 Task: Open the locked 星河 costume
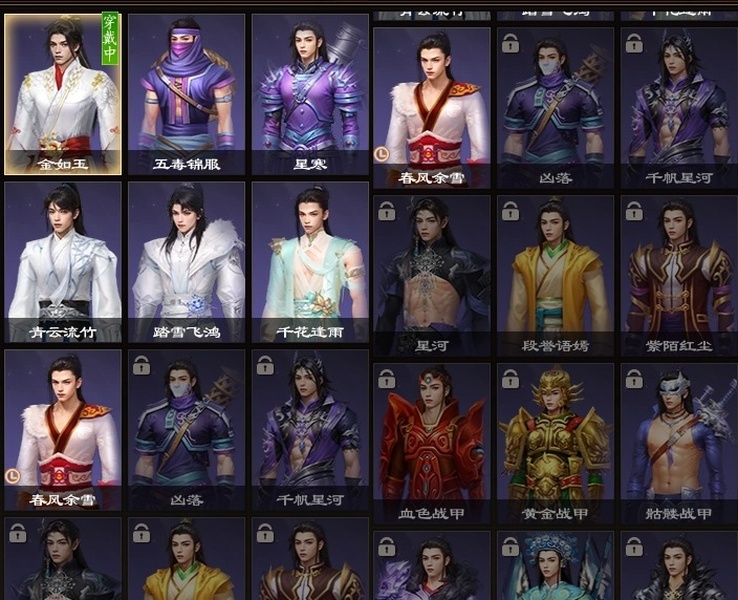pyautogui.click(x=432, y=275)
